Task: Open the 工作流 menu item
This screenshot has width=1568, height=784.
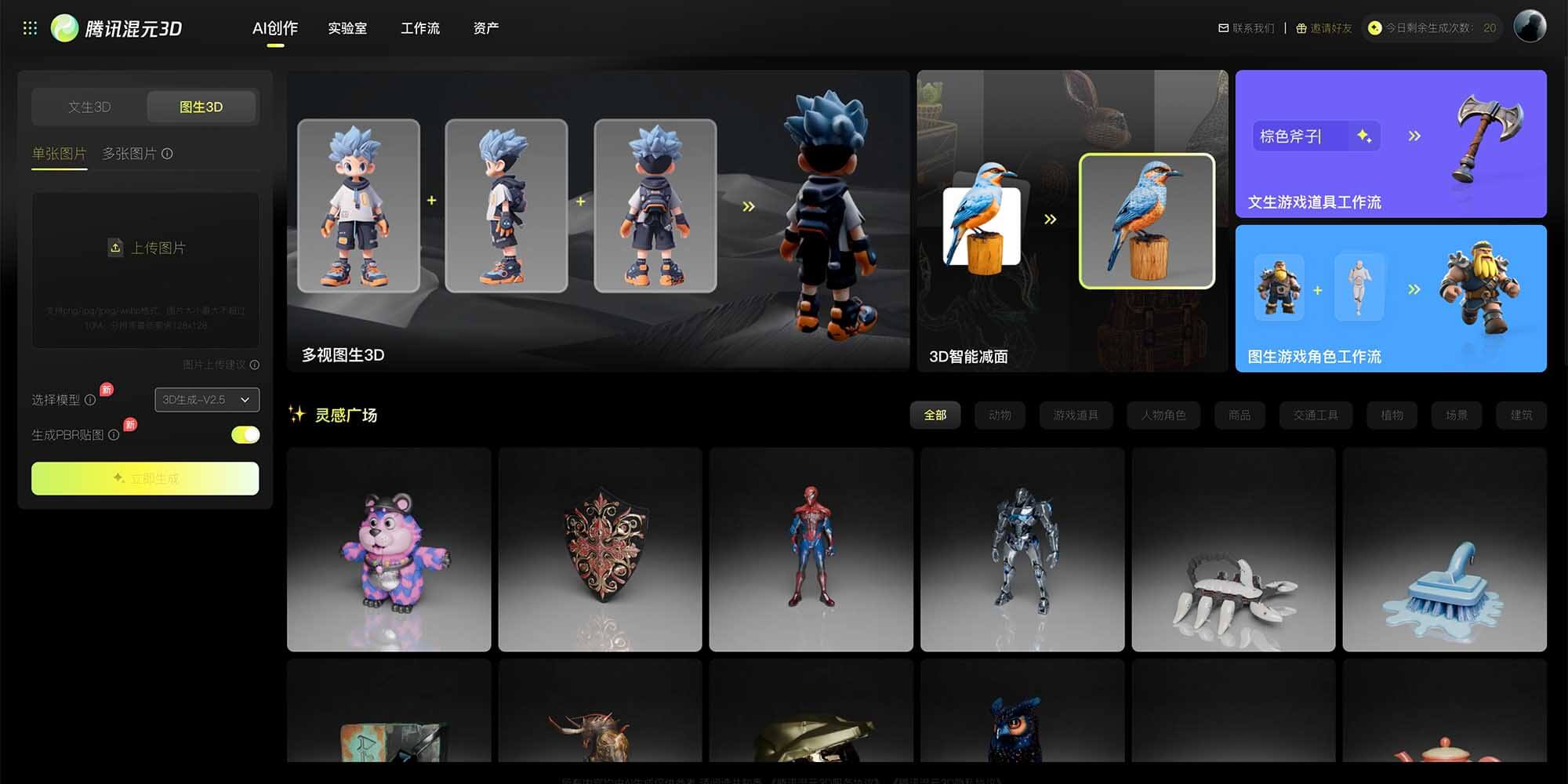Action: (x=421, y=28)
